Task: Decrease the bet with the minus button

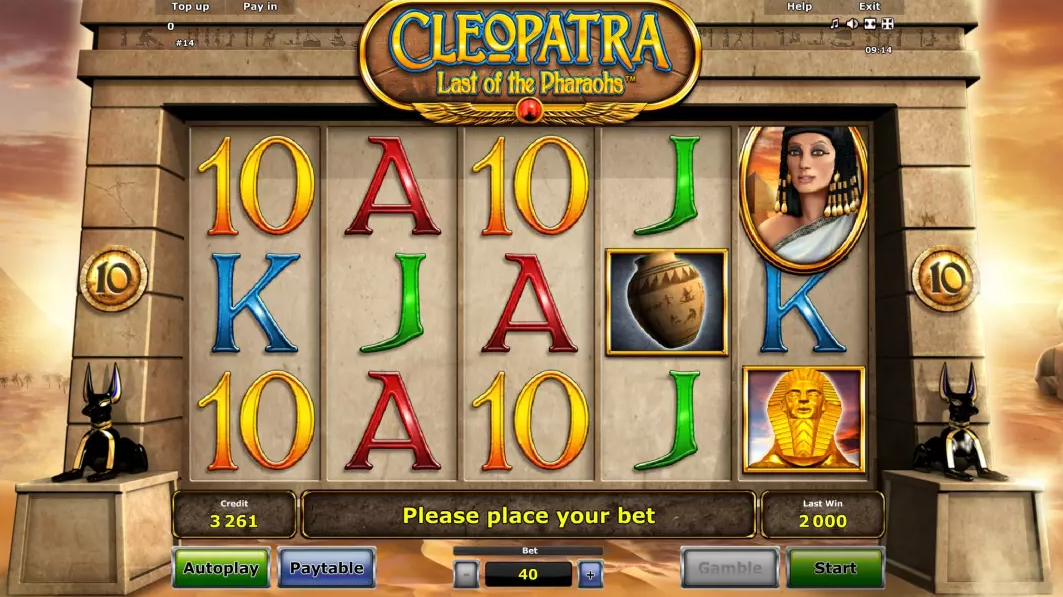Action: click(466, 574)
